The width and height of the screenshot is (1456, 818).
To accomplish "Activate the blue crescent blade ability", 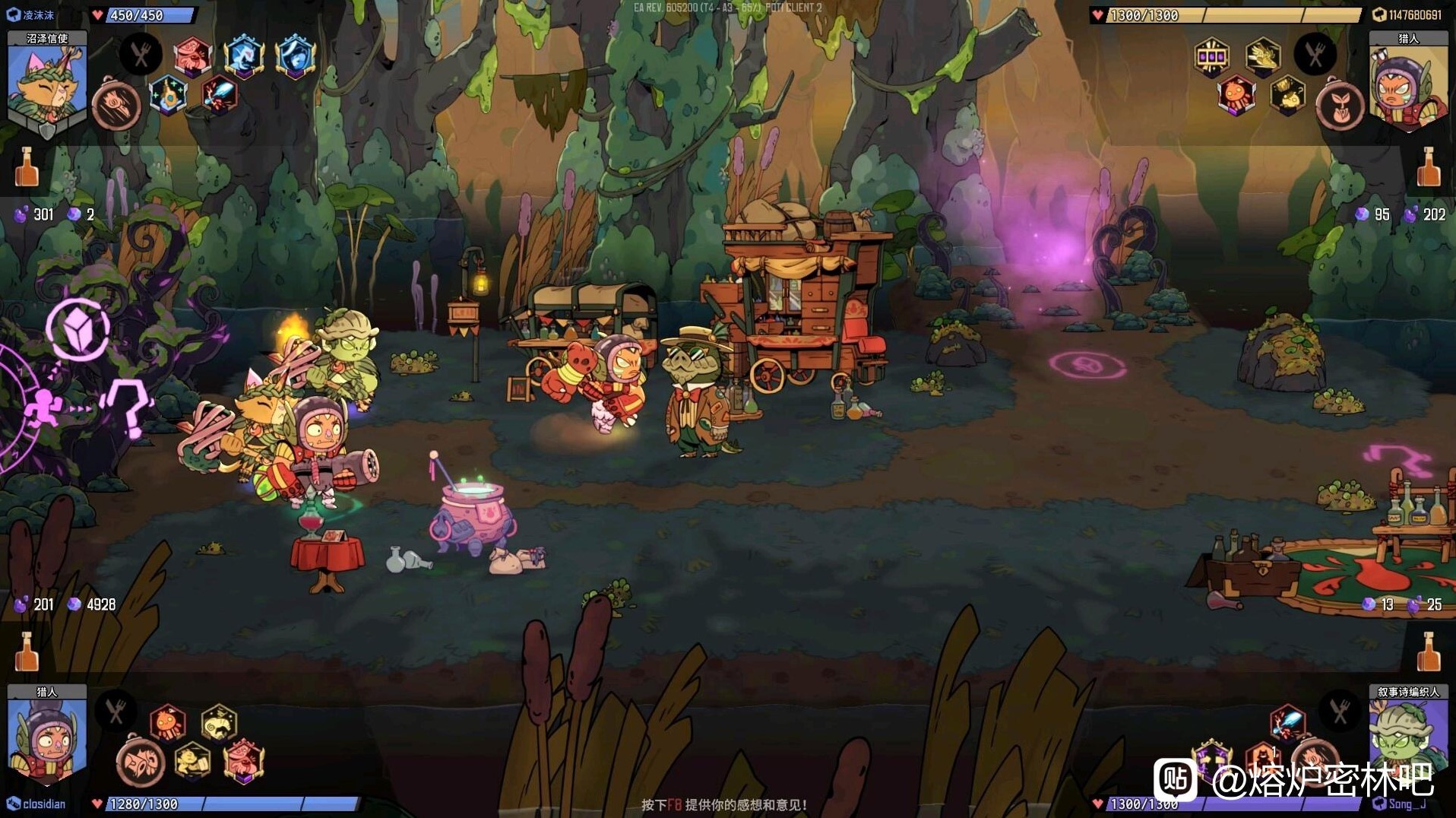I will click(296, 55).
